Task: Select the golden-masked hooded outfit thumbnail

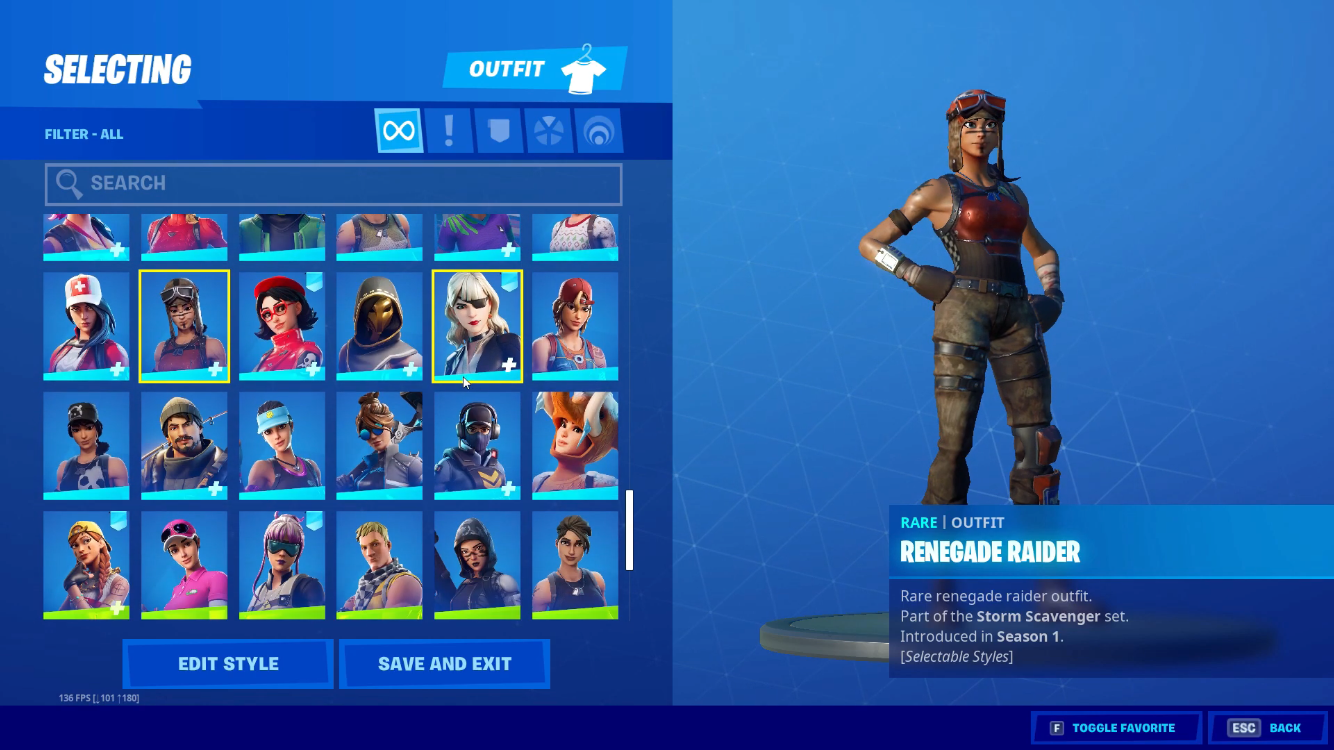Action: 379,325
